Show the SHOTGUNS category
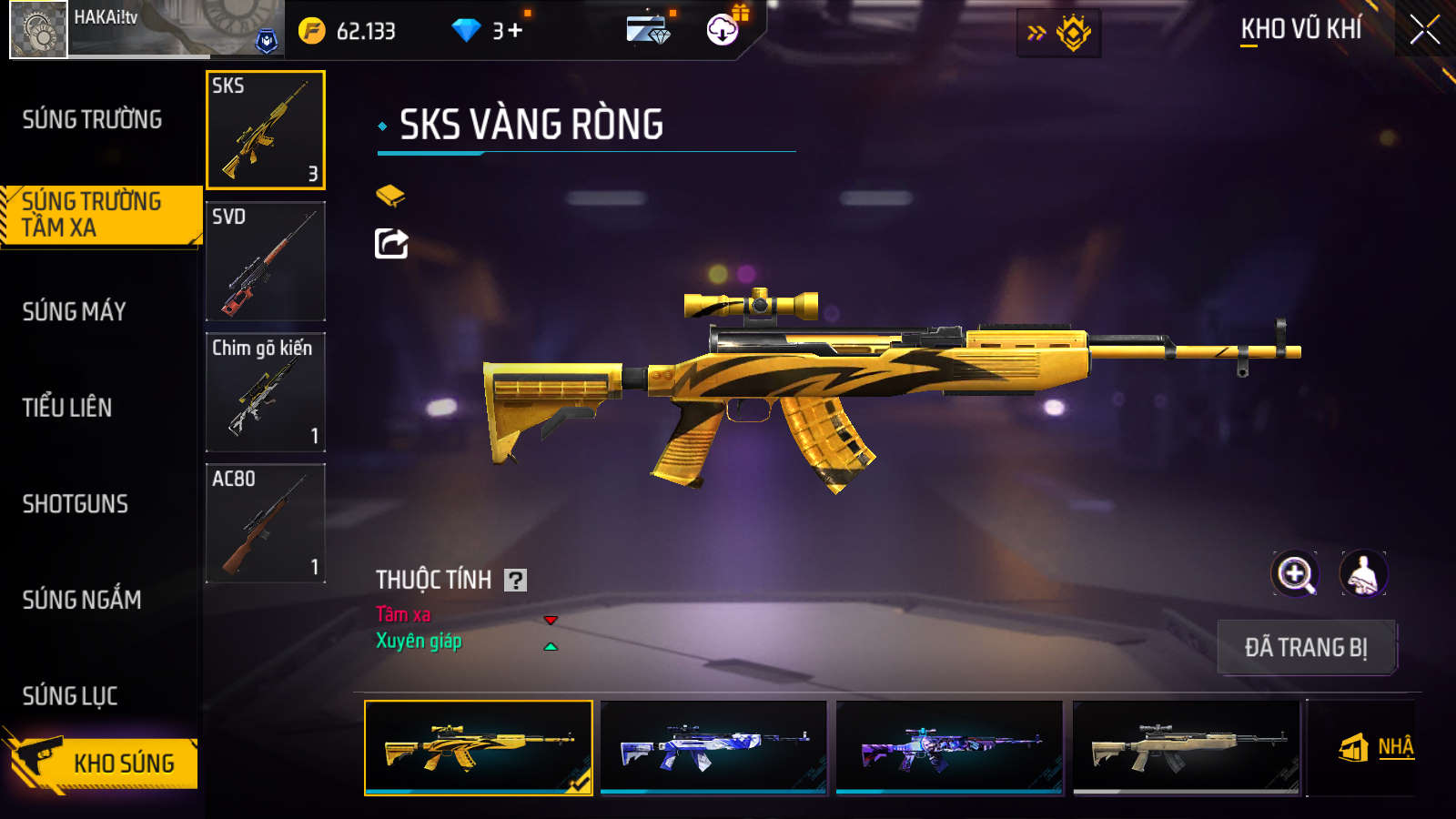 click(x=76, y=504)
